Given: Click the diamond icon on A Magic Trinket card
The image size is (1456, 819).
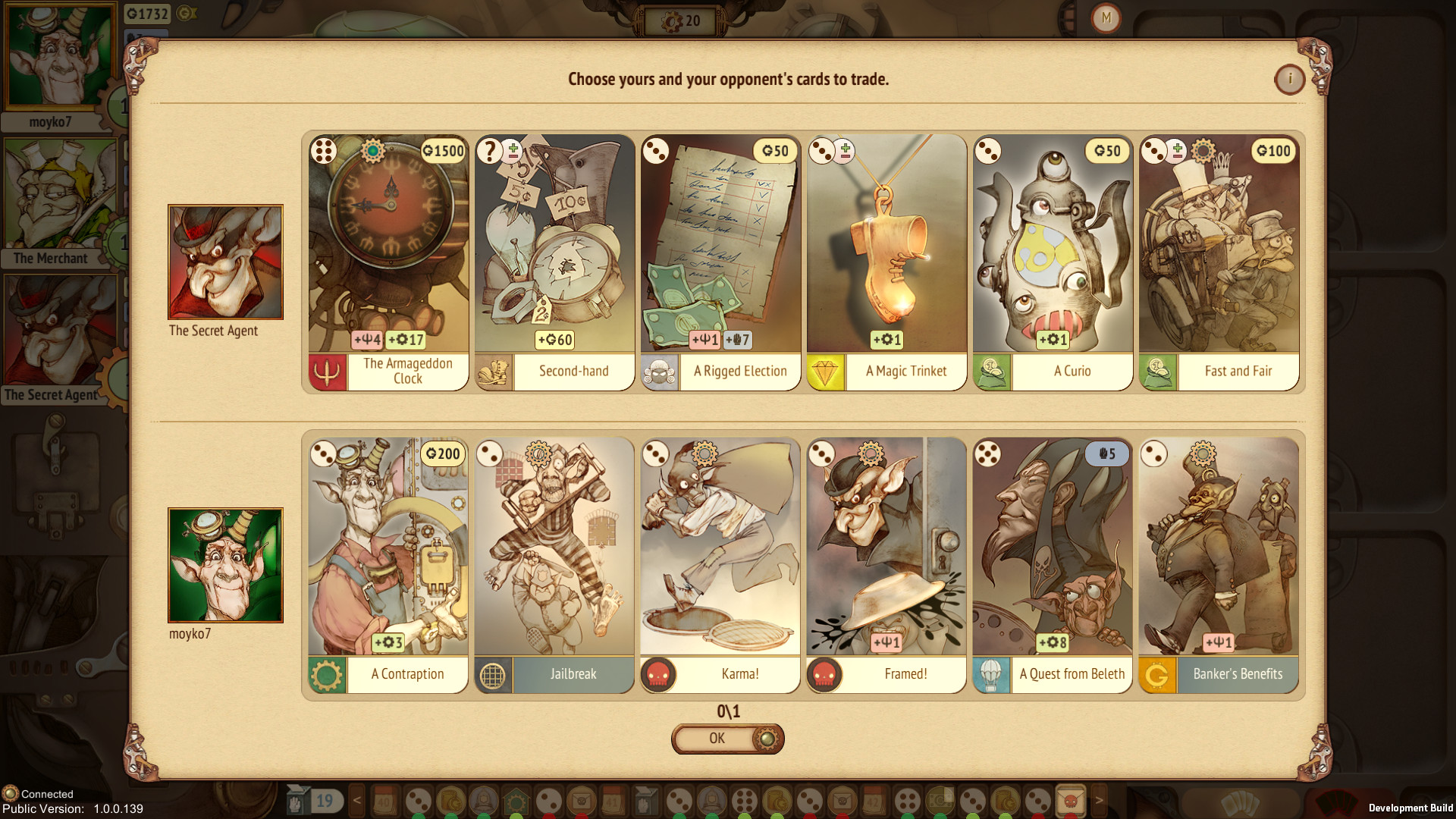Looking at the screenshot, I should [x=827, y=372].
